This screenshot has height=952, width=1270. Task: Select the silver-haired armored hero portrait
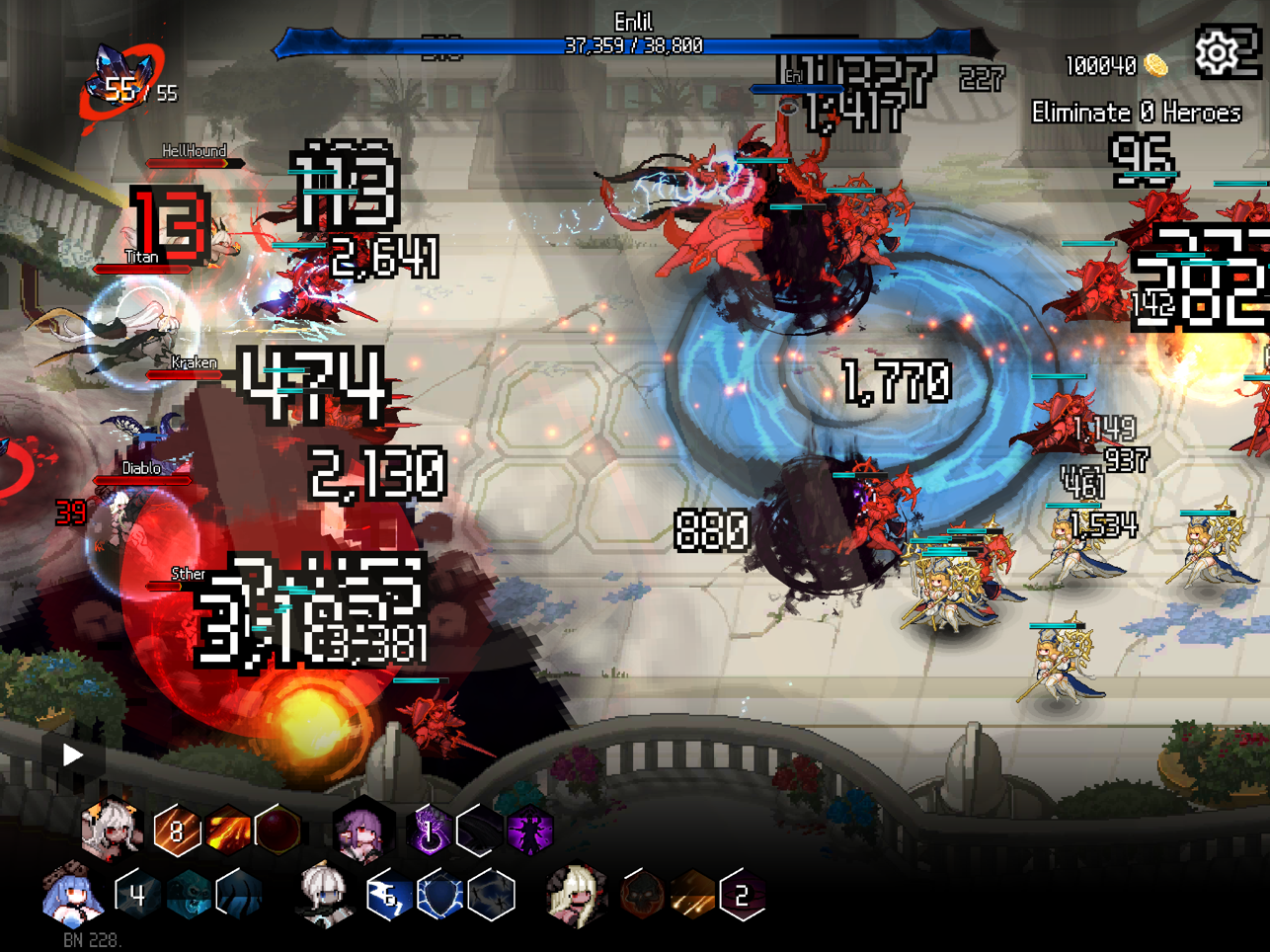[x=324, y=896]
